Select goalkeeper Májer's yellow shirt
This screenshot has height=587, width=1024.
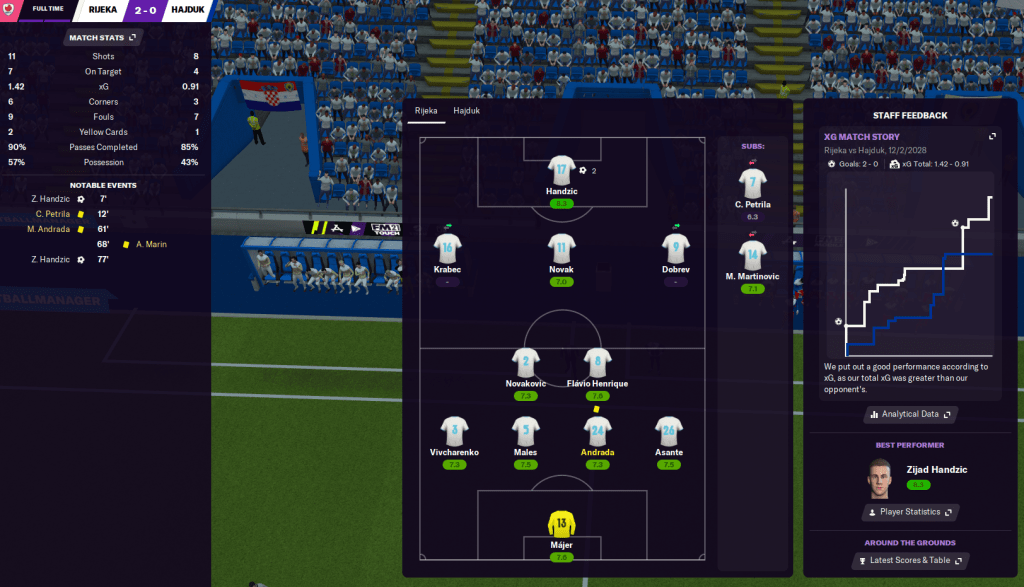pos(562,523)
